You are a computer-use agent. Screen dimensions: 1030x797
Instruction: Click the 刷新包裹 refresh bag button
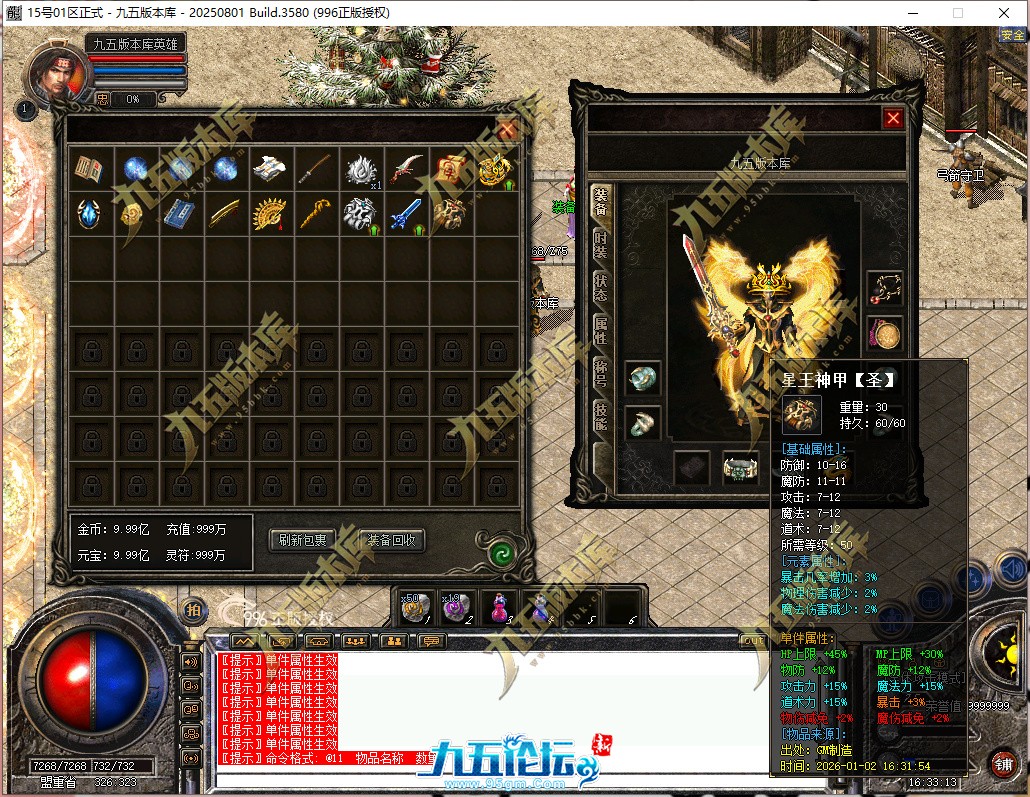(302, 540)
